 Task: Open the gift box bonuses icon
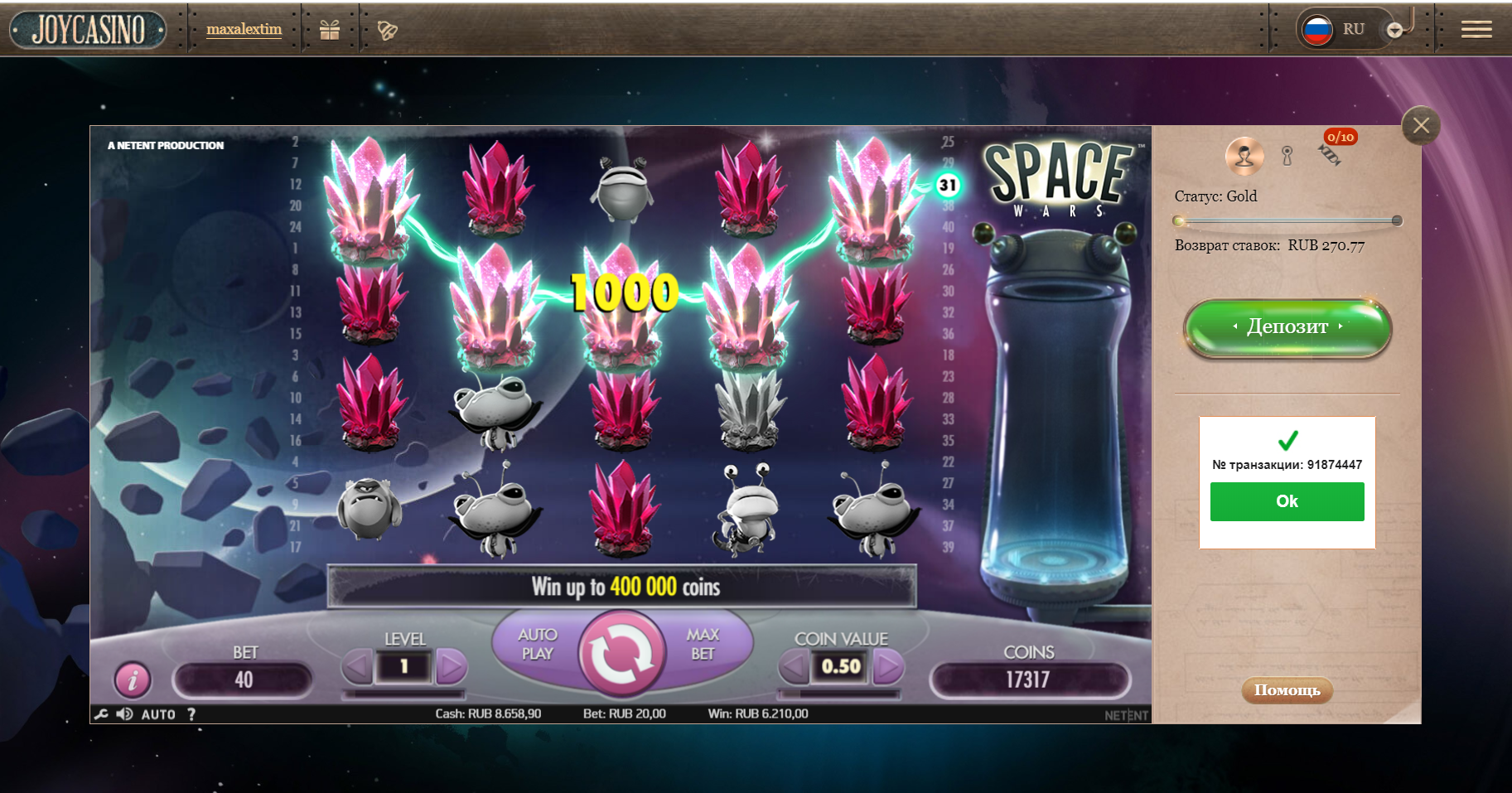(x=330, y=30)
